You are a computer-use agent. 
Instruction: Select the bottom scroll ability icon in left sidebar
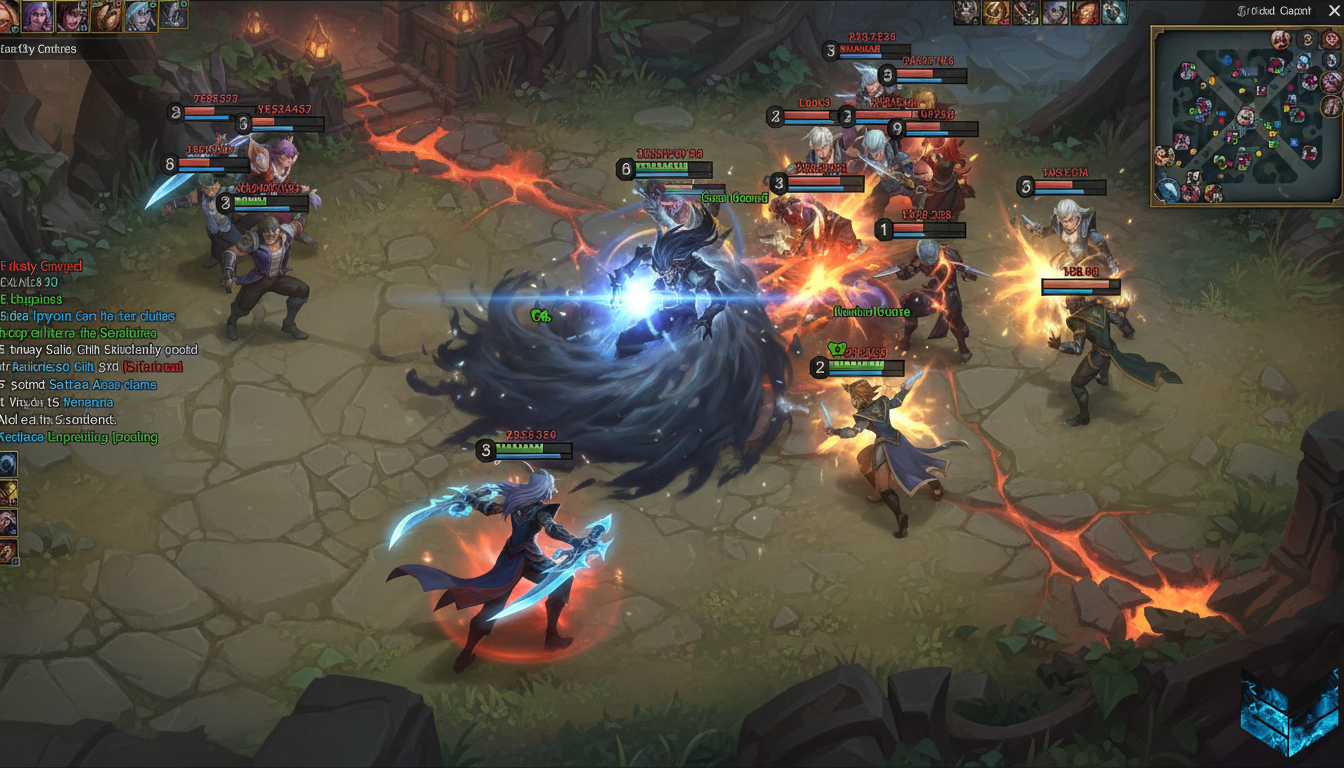pyautogui.click(x=9, y=549)
